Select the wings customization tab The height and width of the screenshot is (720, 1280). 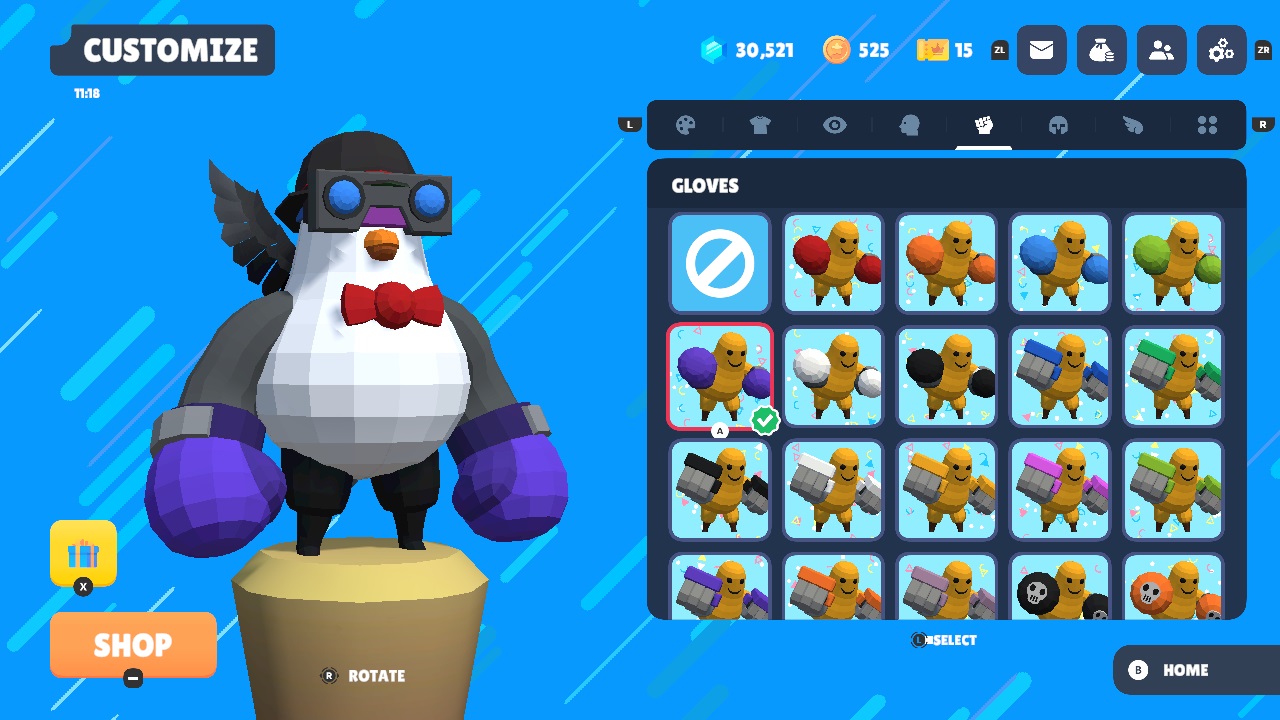click(x=1133, y=125)
